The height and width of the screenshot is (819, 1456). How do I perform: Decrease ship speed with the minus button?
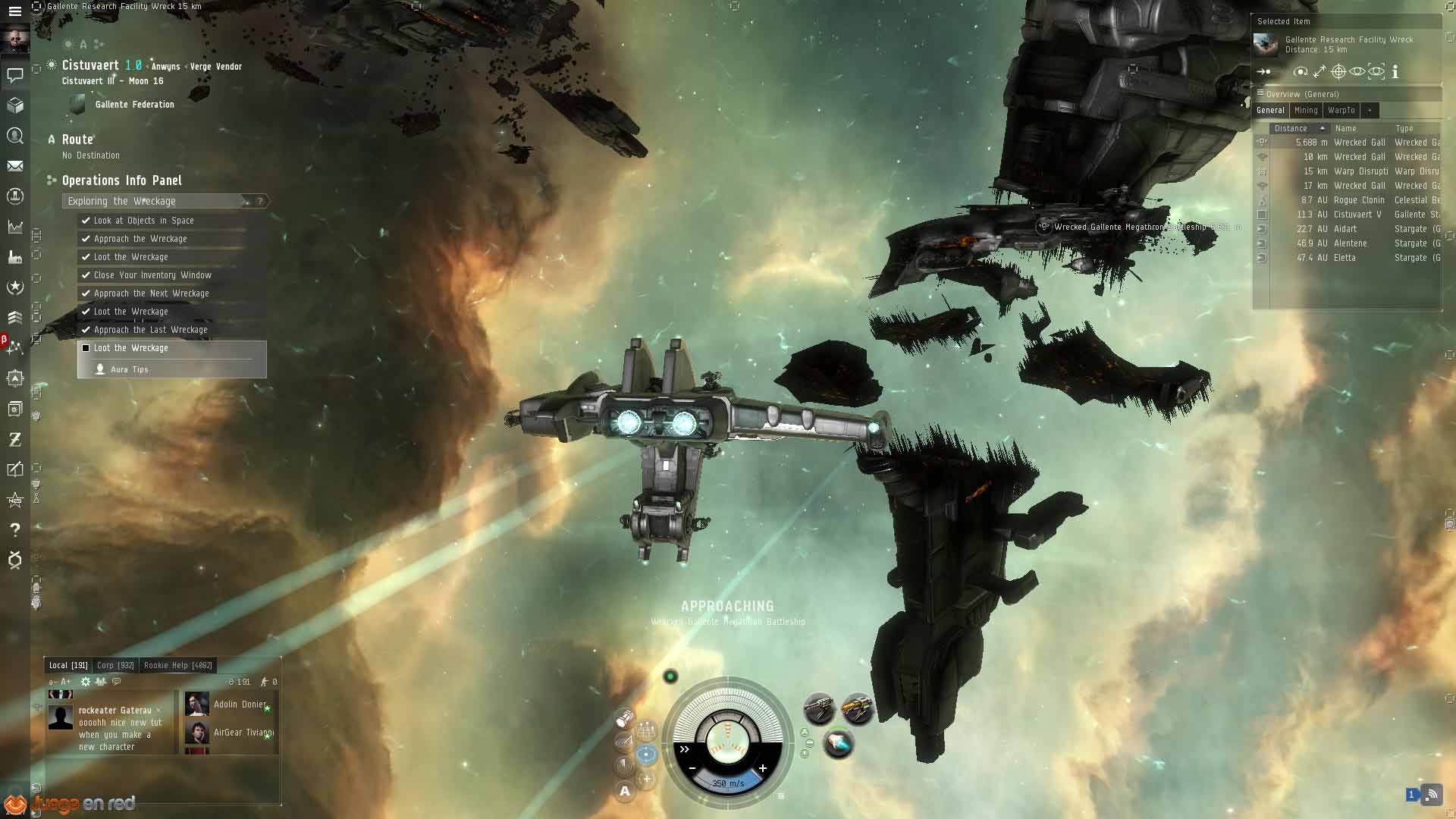692,768
